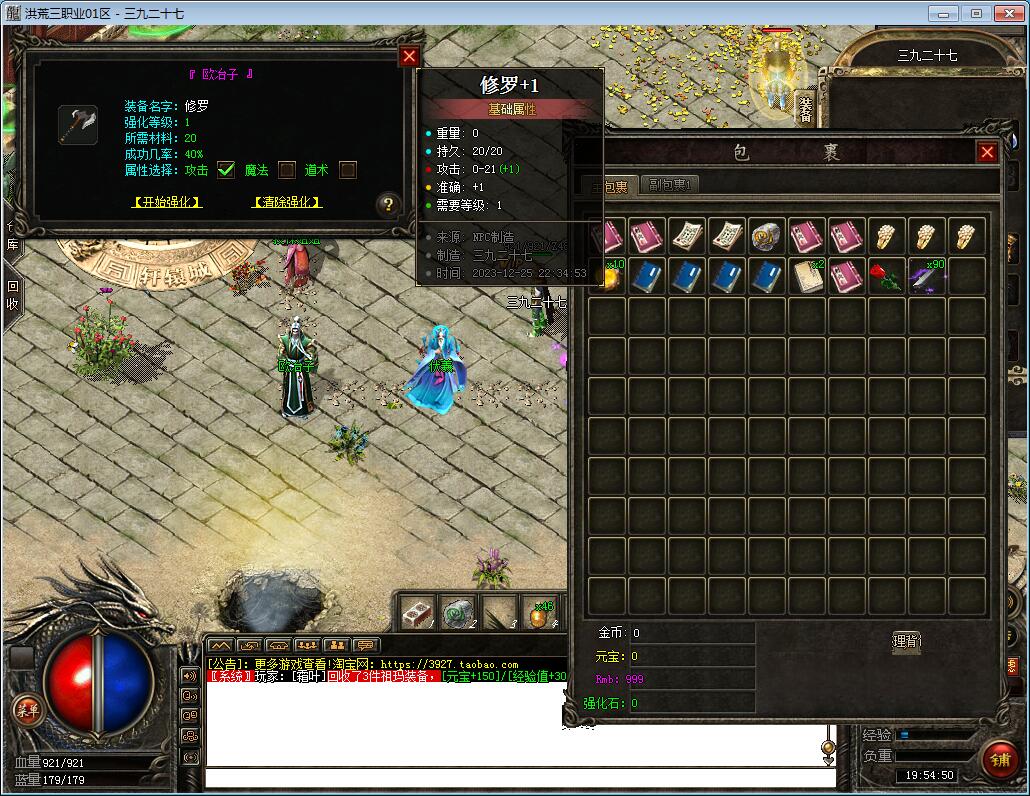Image resolution: width=1030 pixels, height=796 pixels.
Task: Switch to the 副包裹1 tab
Action: [x=669, y=185]
